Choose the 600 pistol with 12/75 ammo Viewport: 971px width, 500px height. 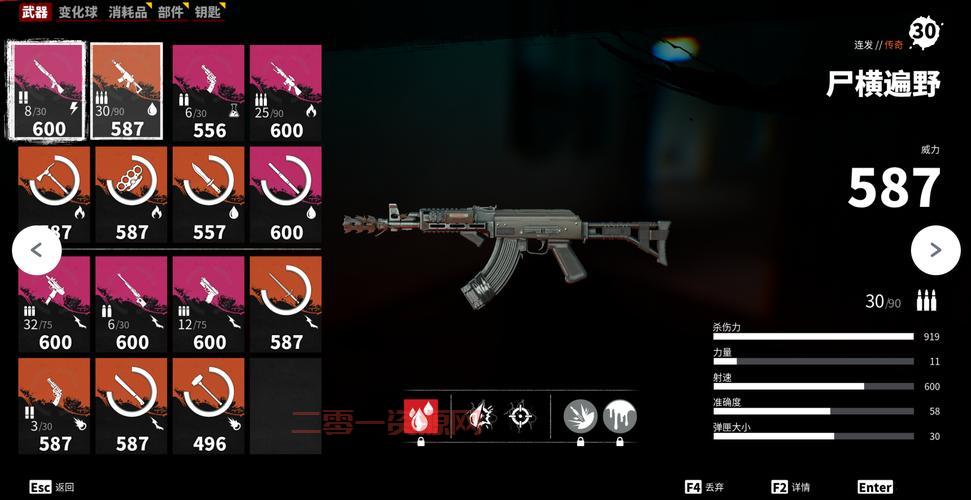(209, 304)
